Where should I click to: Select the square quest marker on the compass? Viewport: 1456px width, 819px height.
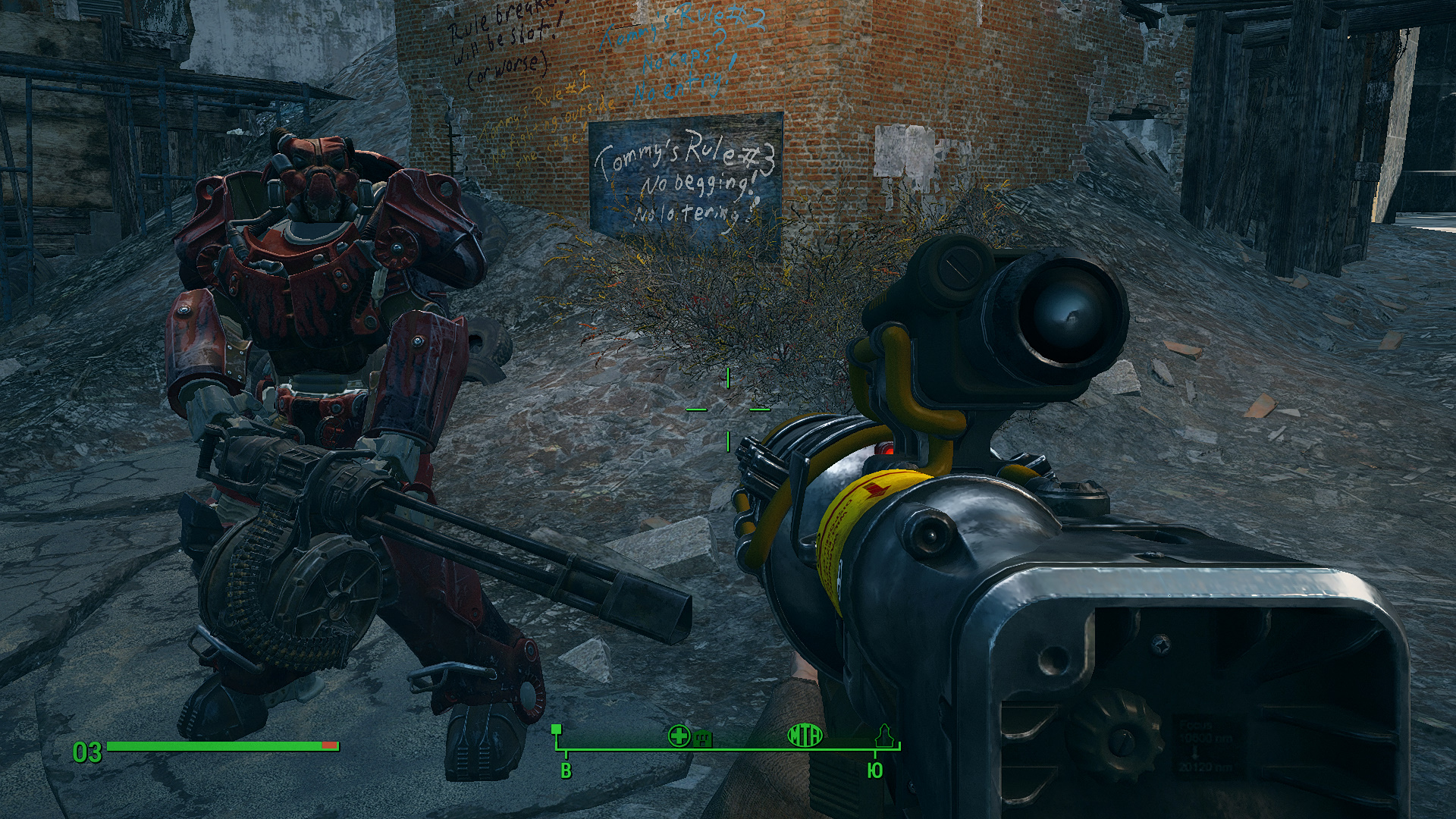[x=557, y=730]
